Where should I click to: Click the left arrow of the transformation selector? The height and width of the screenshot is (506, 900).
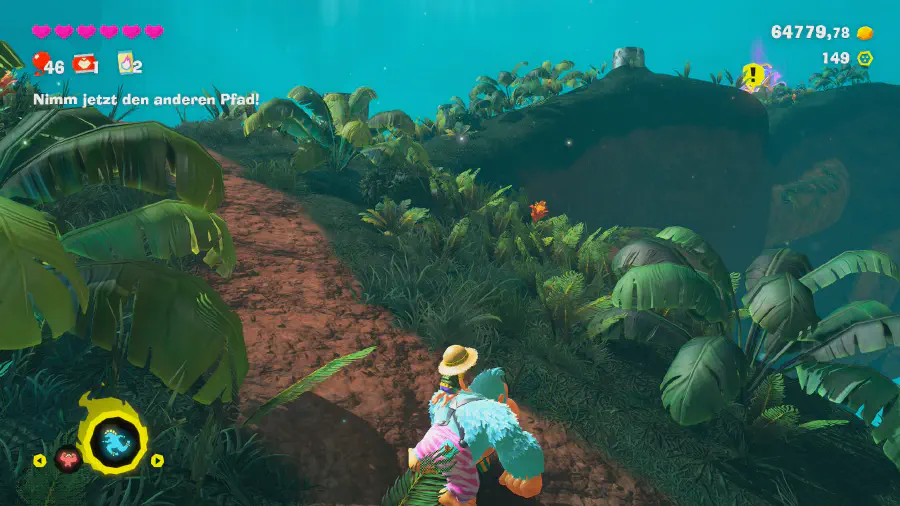tap(40, 460)
